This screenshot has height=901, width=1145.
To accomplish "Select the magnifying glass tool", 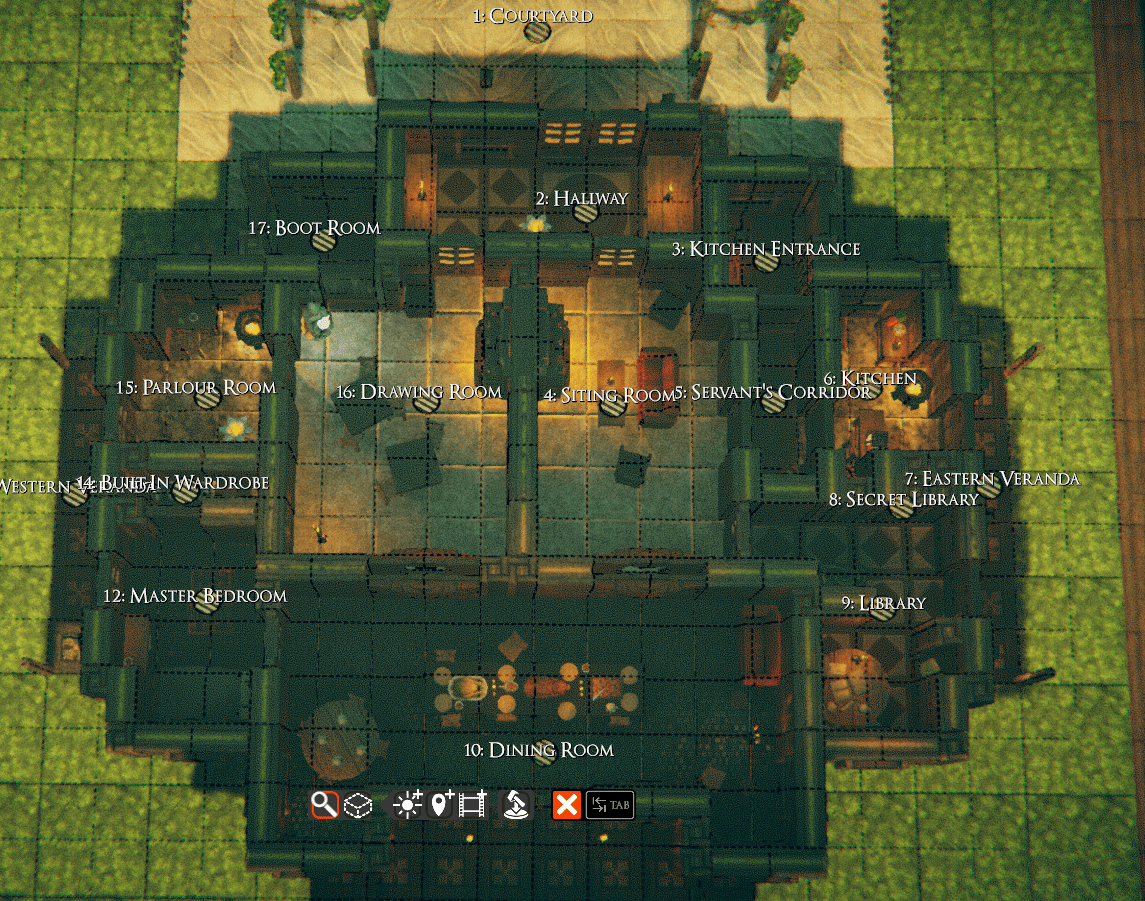I will coord(324,804).
